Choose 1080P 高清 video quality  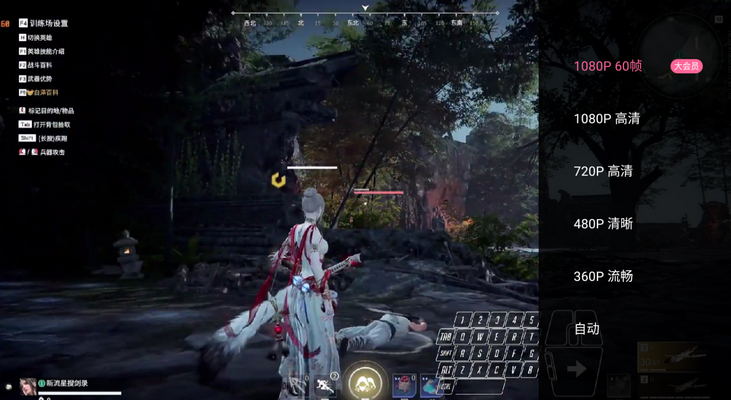pos(606,119)
